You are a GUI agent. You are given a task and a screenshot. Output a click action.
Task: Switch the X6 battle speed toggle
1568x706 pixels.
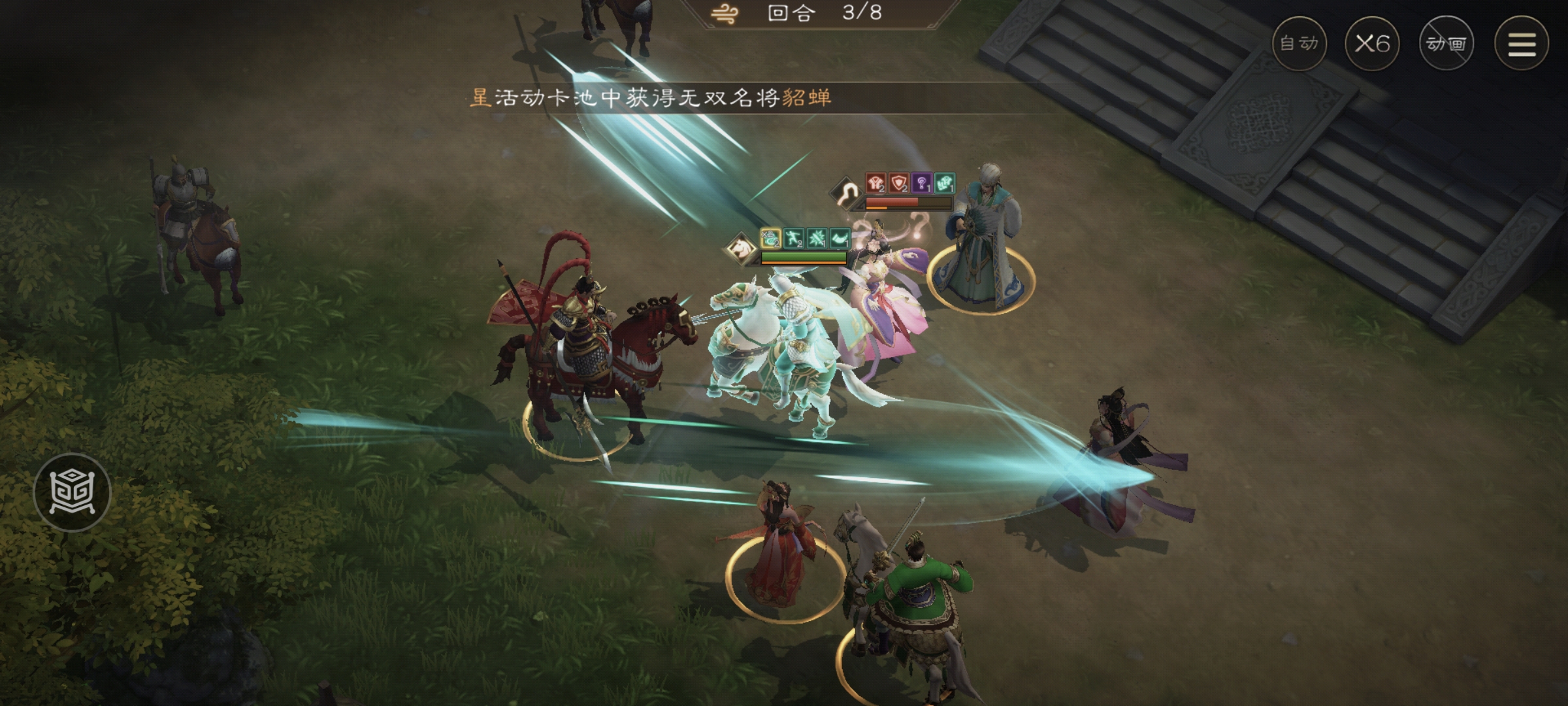pyautogui.click(x=1372, y=44)
